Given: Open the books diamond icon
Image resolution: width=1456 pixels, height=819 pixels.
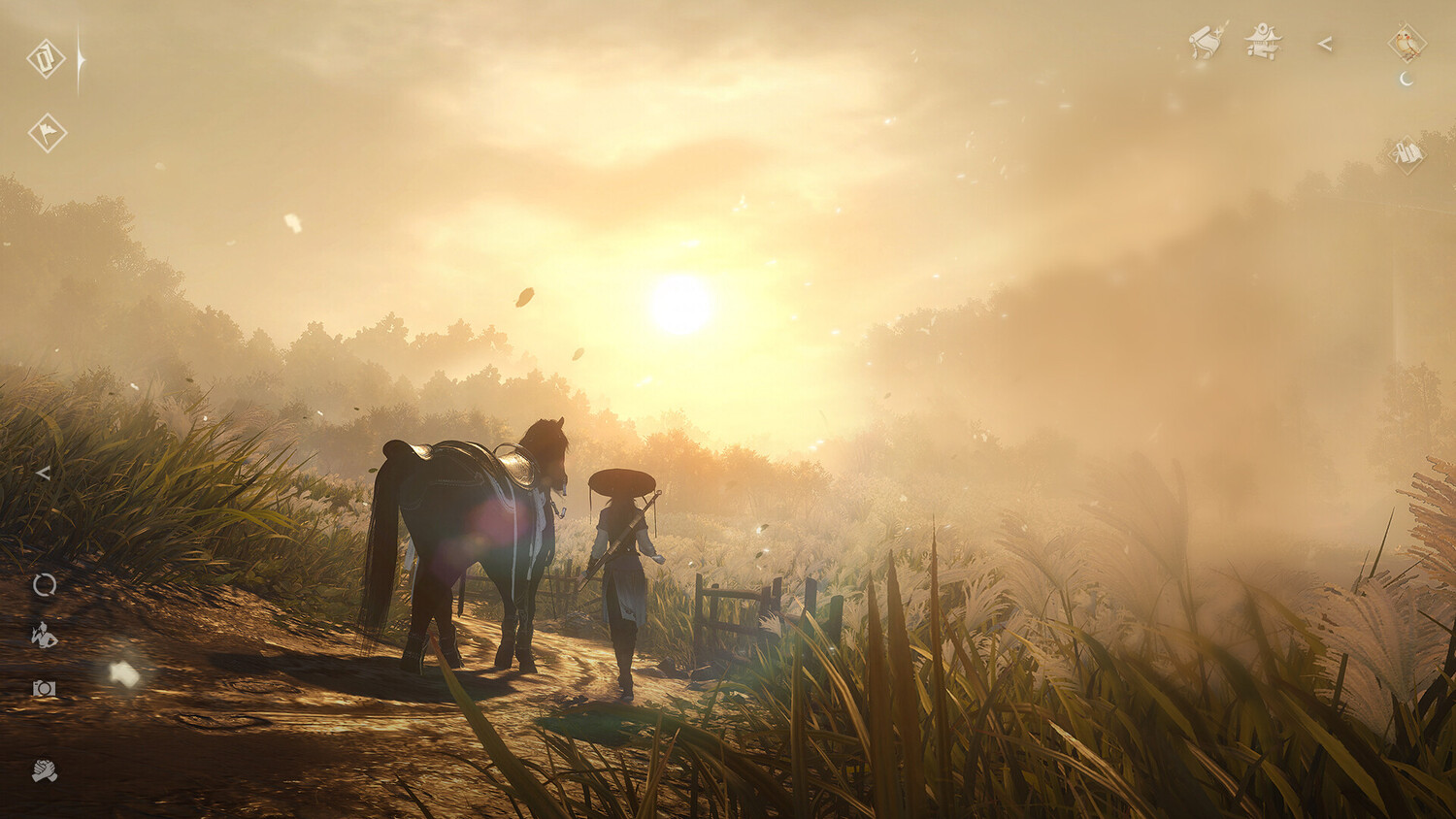Looking at the screenshot, I should (1406, 153).
